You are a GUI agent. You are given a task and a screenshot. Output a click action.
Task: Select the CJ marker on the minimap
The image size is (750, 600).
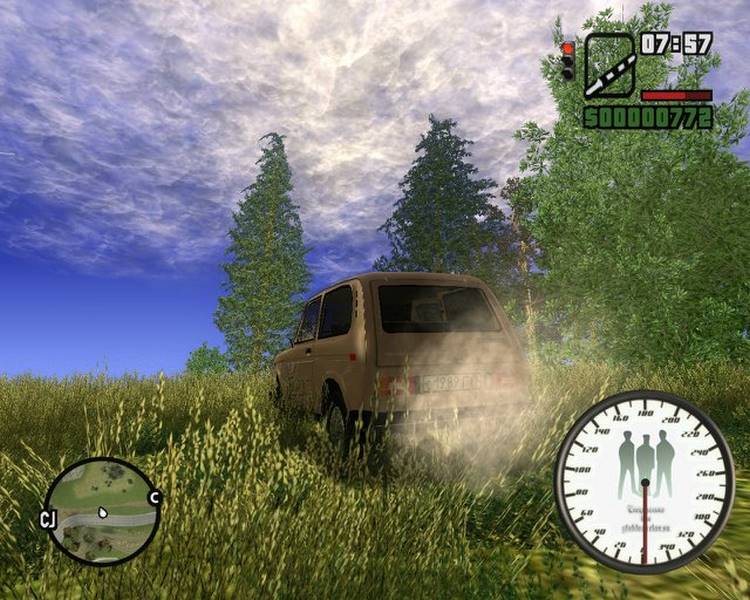tap(47, 519)
